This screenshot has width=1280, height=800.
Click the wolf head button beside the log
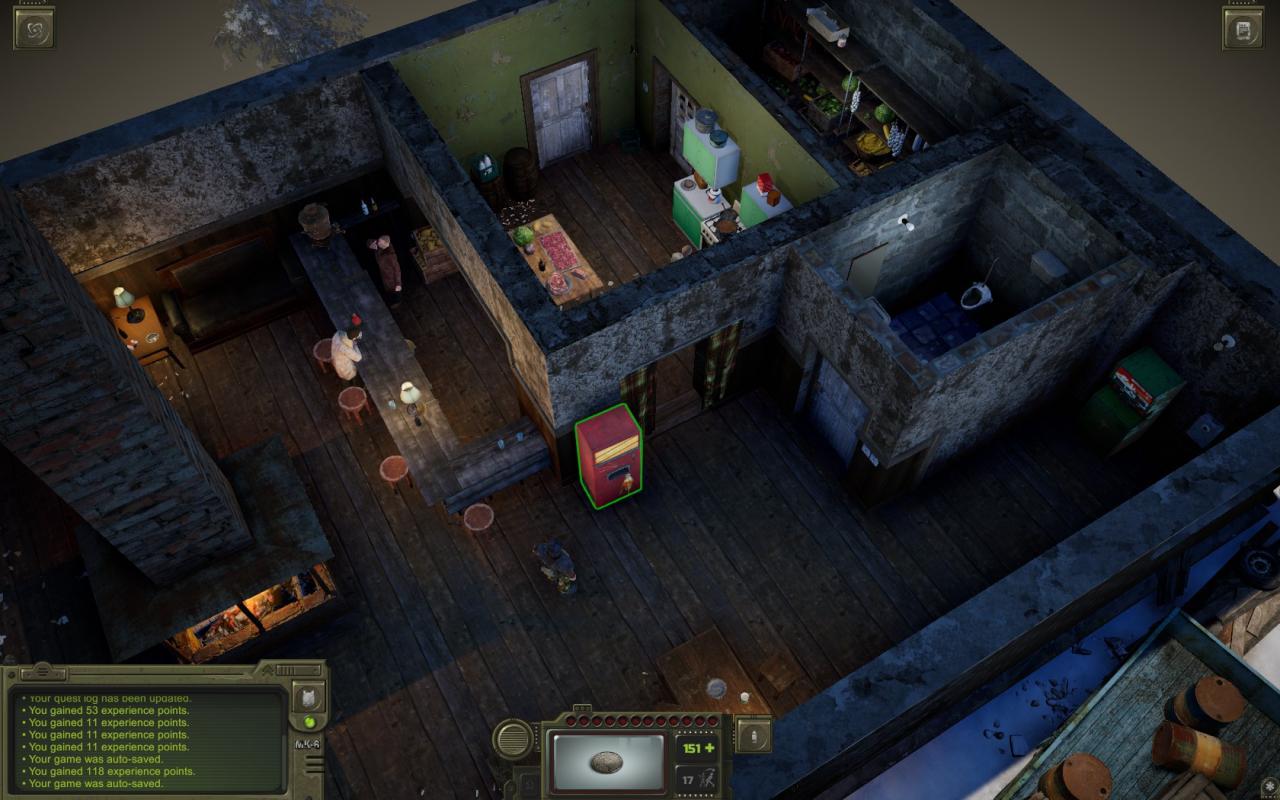(308, 697)
